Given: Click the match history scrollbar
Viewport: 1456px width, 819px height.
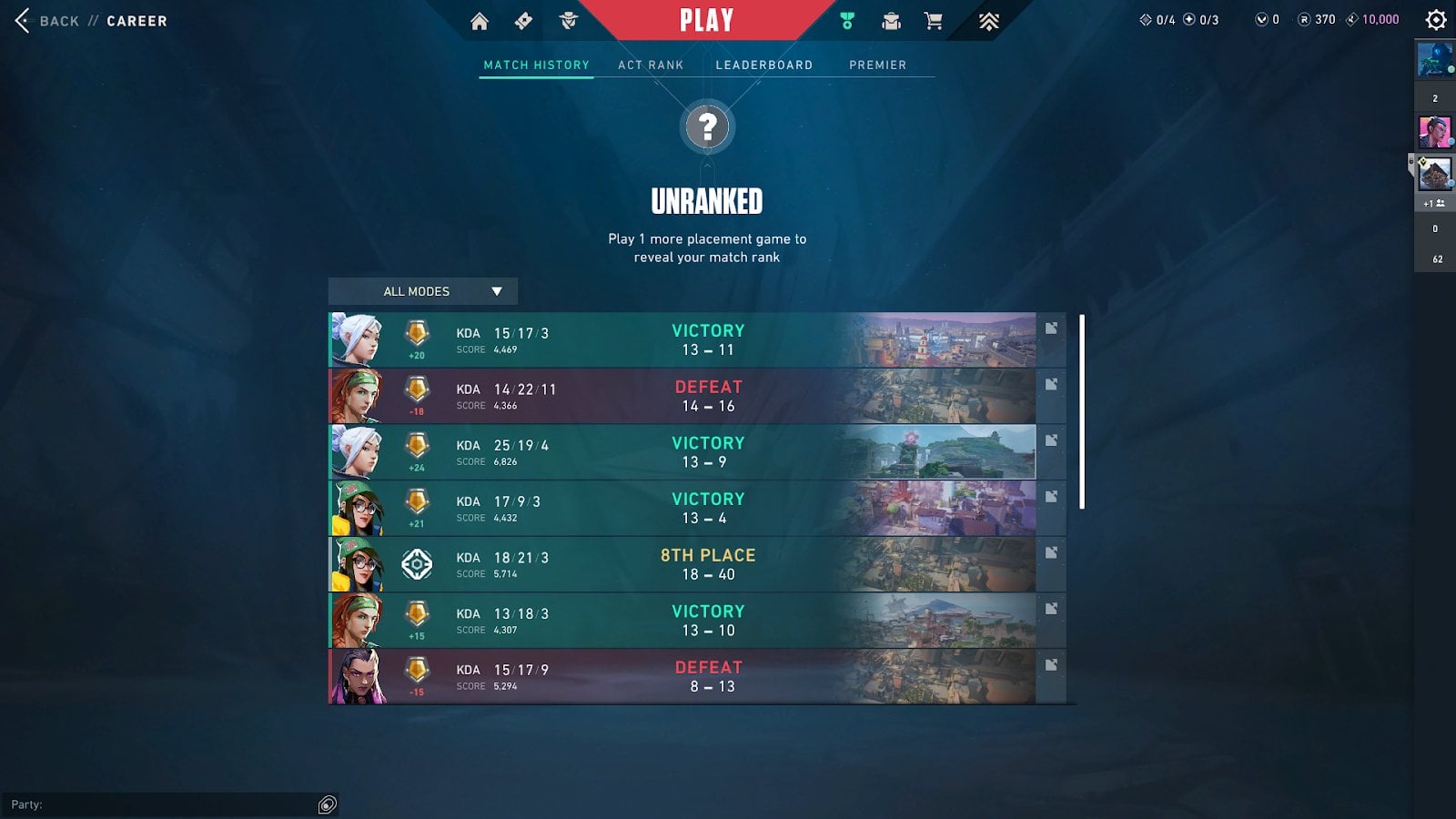Looking at the screenshot, I should 1082,411.
